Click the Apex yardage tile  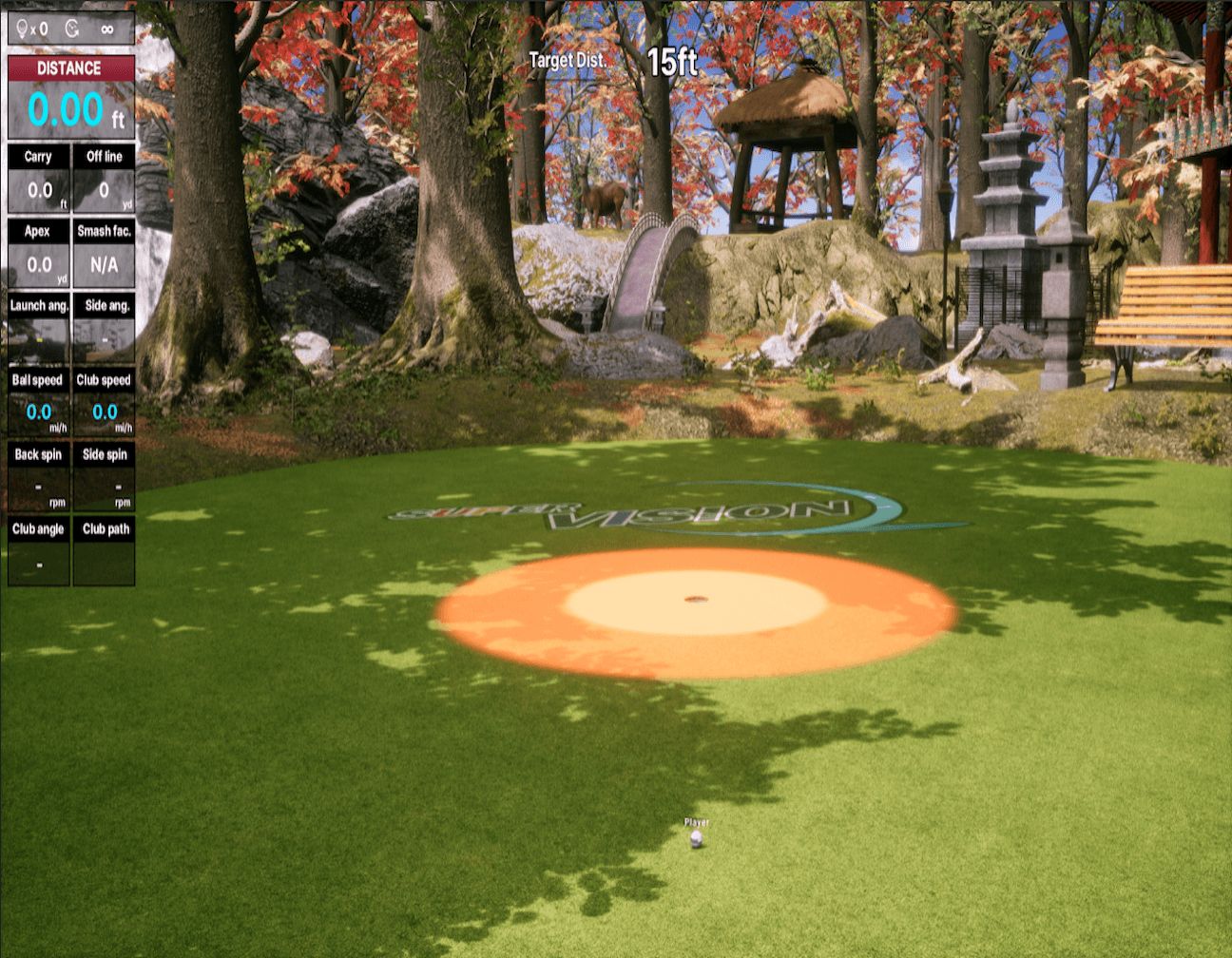38,252
